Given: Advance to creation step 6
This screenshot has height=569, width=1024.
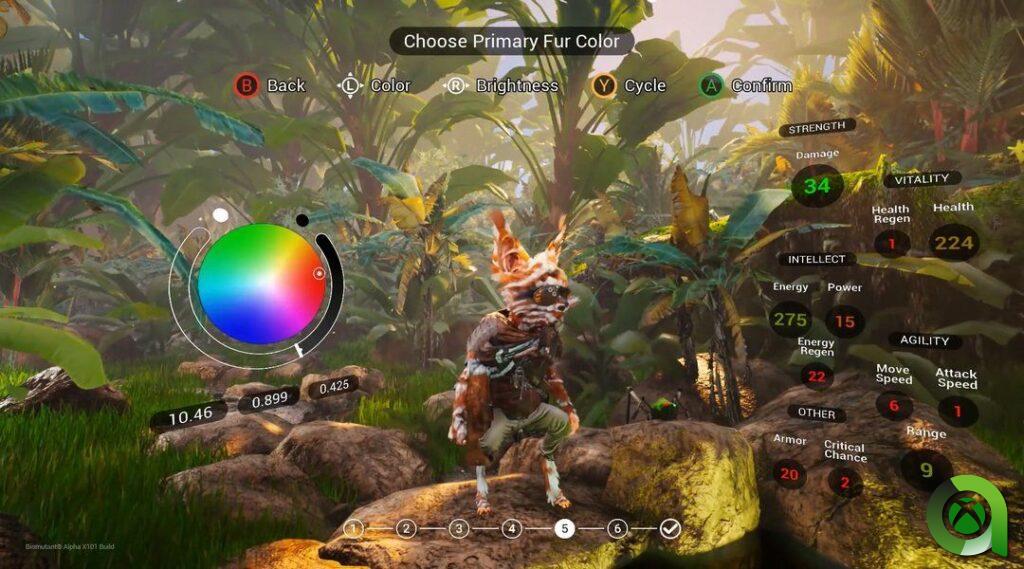Looking at the screenshot, I should (x=618, y=529).
